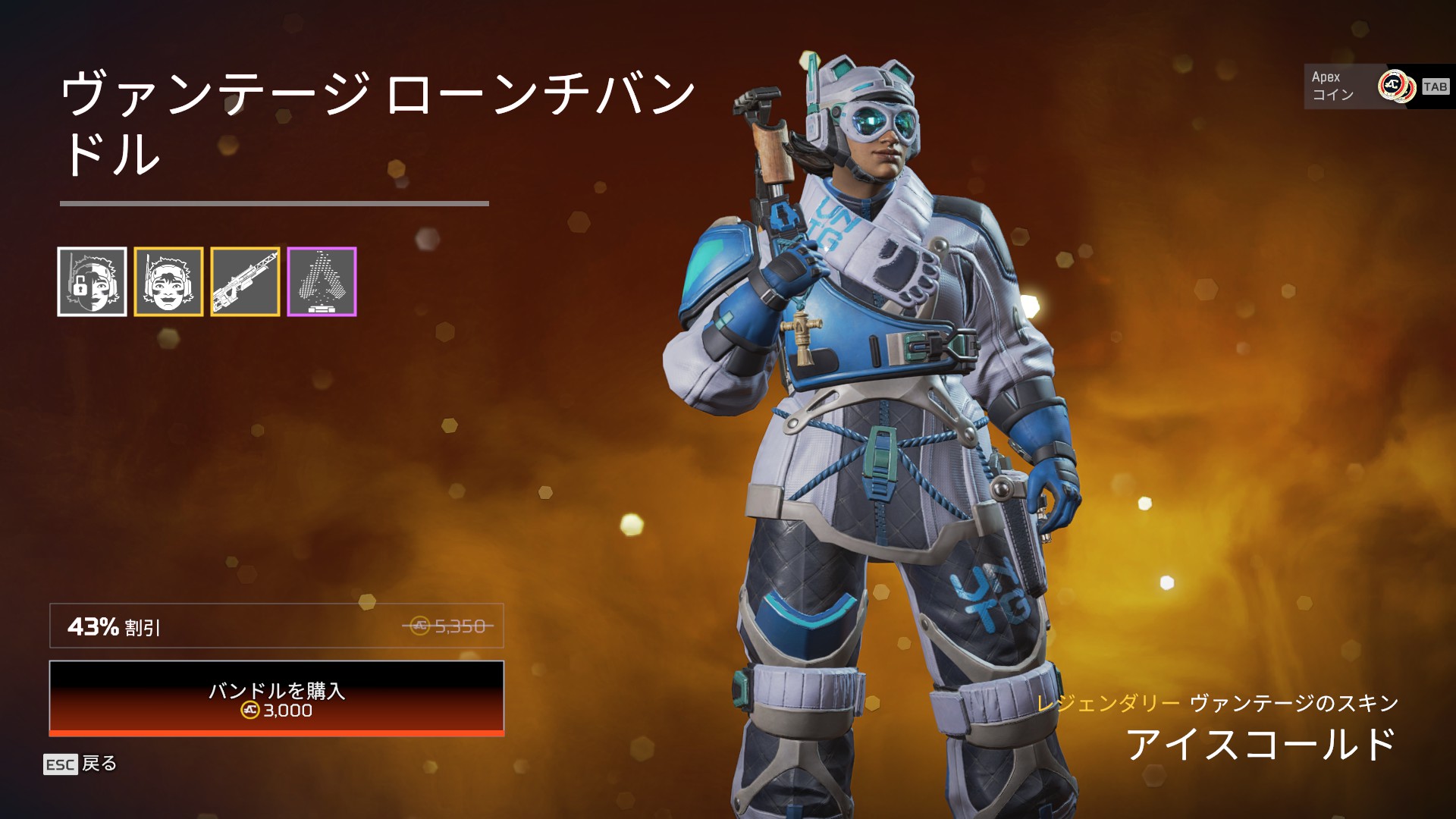Purchase the bundle for 3,000 Apex Coins
This screenshot has height=819, width=1456.
[x=277, y=698]
